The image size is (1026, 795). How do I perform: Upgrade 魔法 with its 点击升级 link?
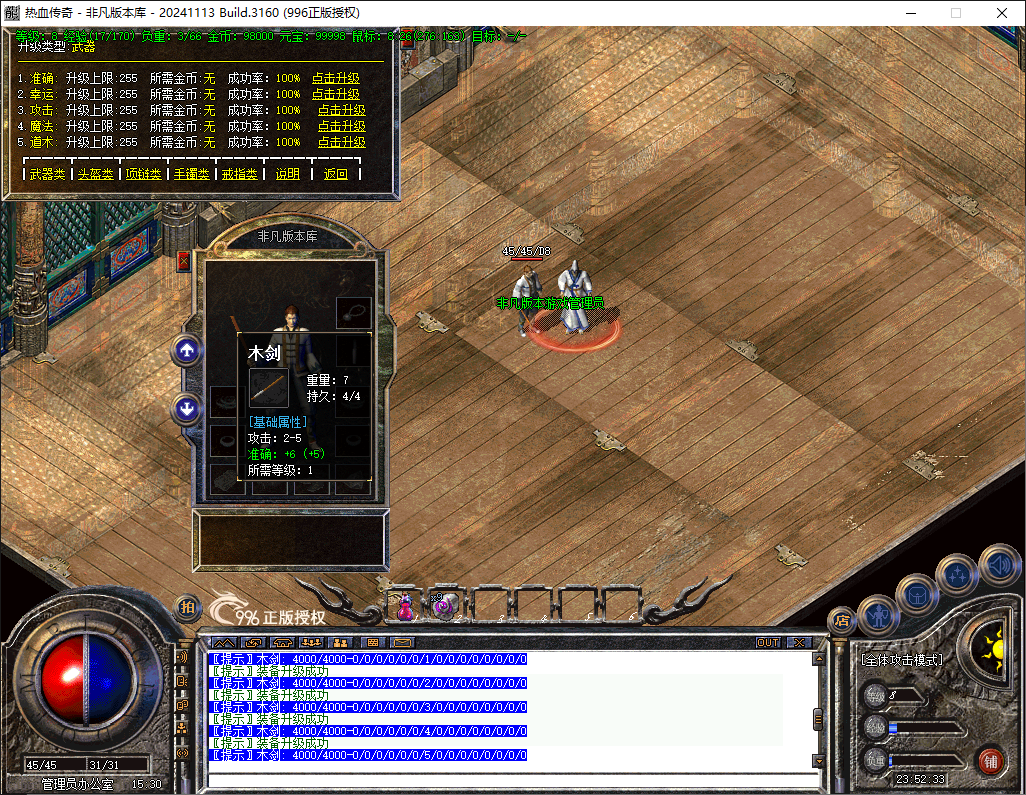pyautogui.click(x=341, y=126)
